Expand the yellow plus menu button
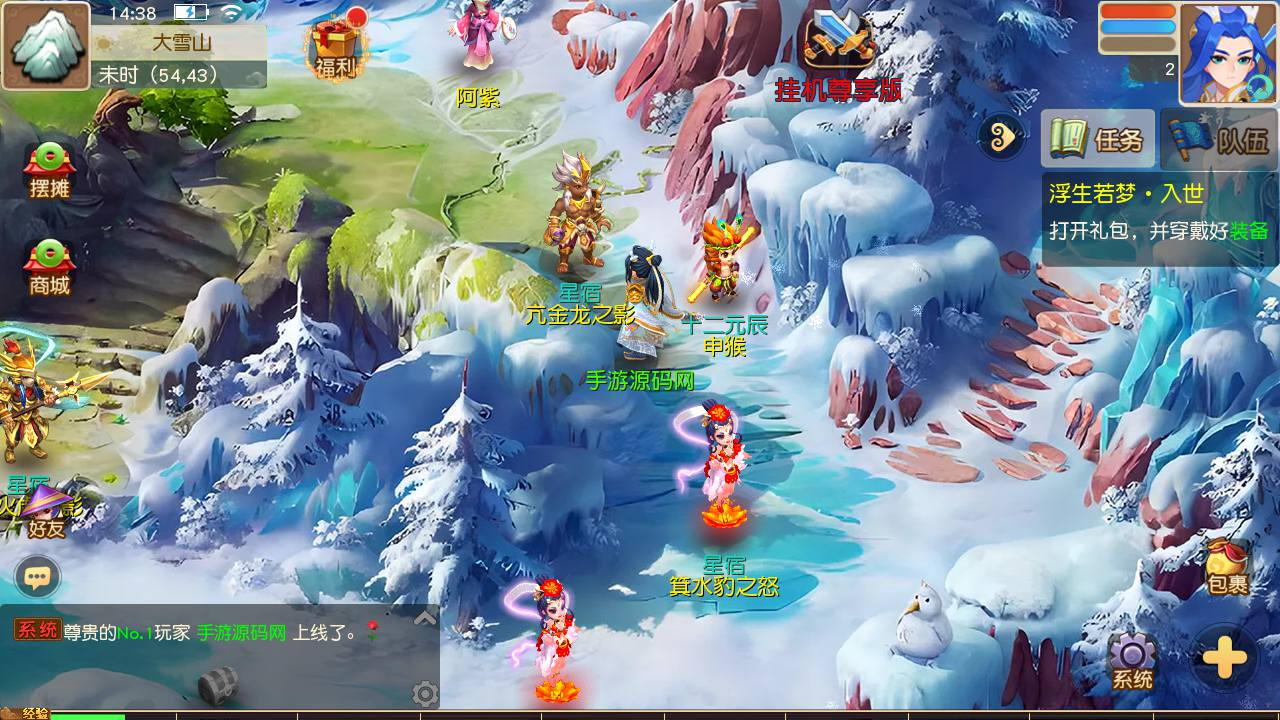This screenshot has width=1280, height=720. (x=1225, y=658)
